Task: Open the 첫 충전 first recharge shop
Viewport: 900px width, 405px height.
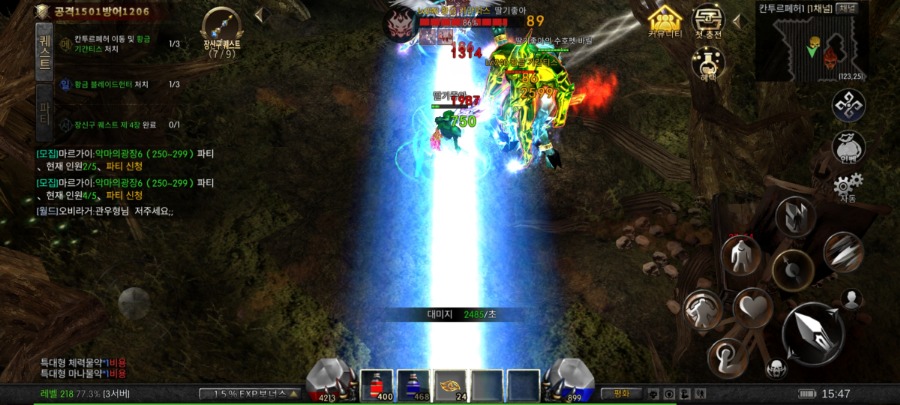Action: click(709, 22)
